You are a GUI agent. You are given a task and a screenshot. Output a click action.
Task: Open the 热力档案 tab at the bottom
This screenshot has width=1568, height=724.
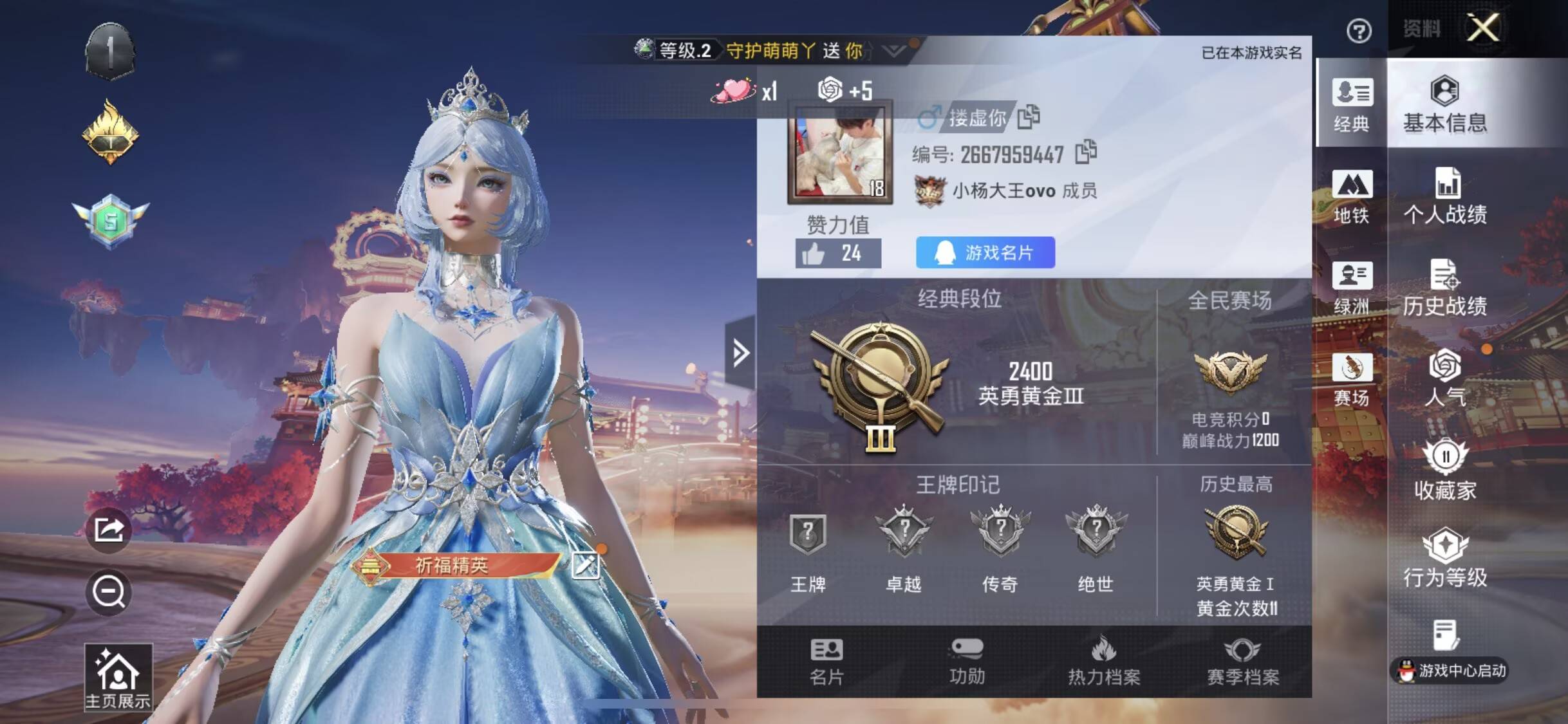tap(1104, 661)
